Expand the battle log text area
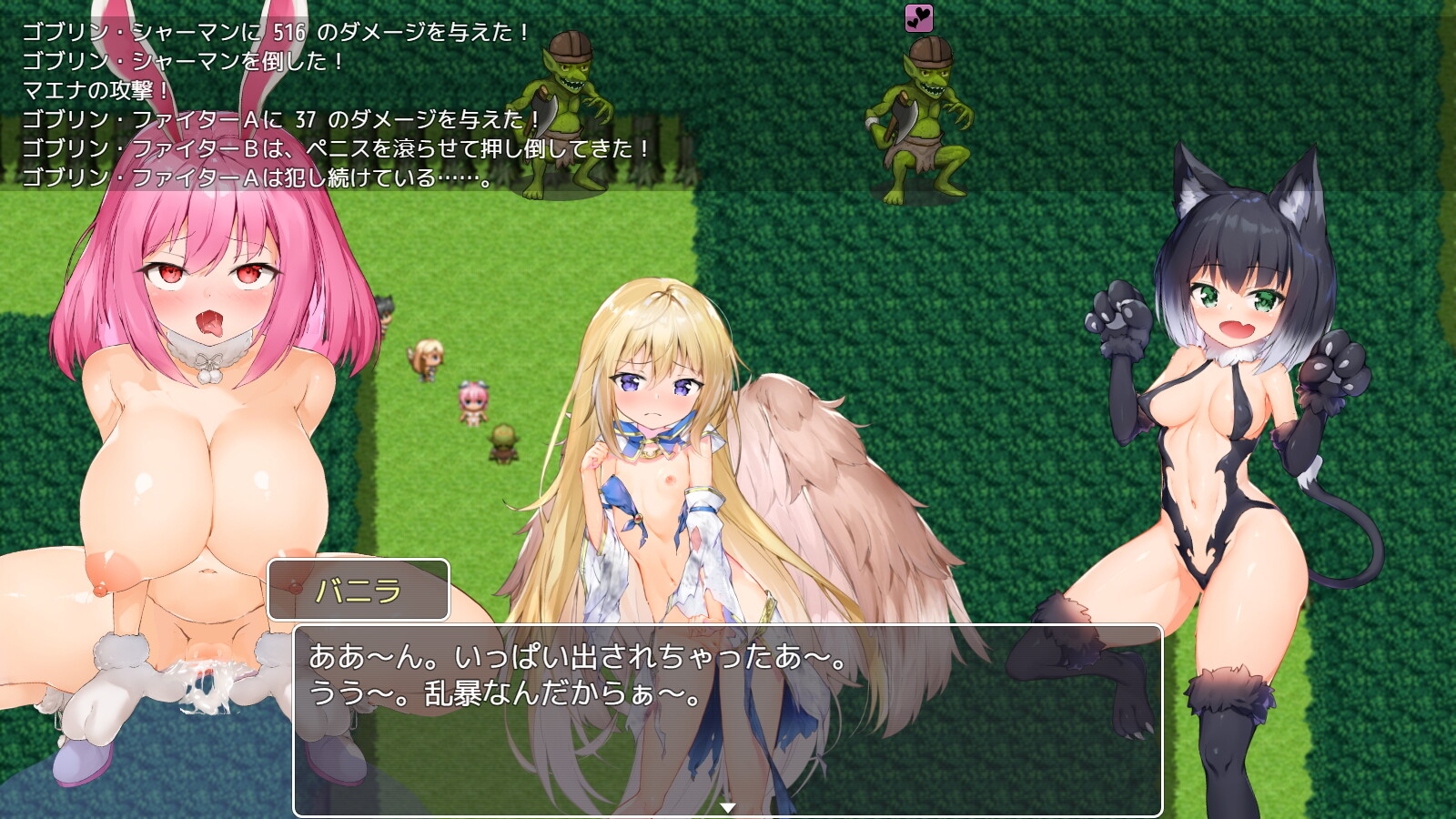The image size is (1456, 819). coord(255,100)
